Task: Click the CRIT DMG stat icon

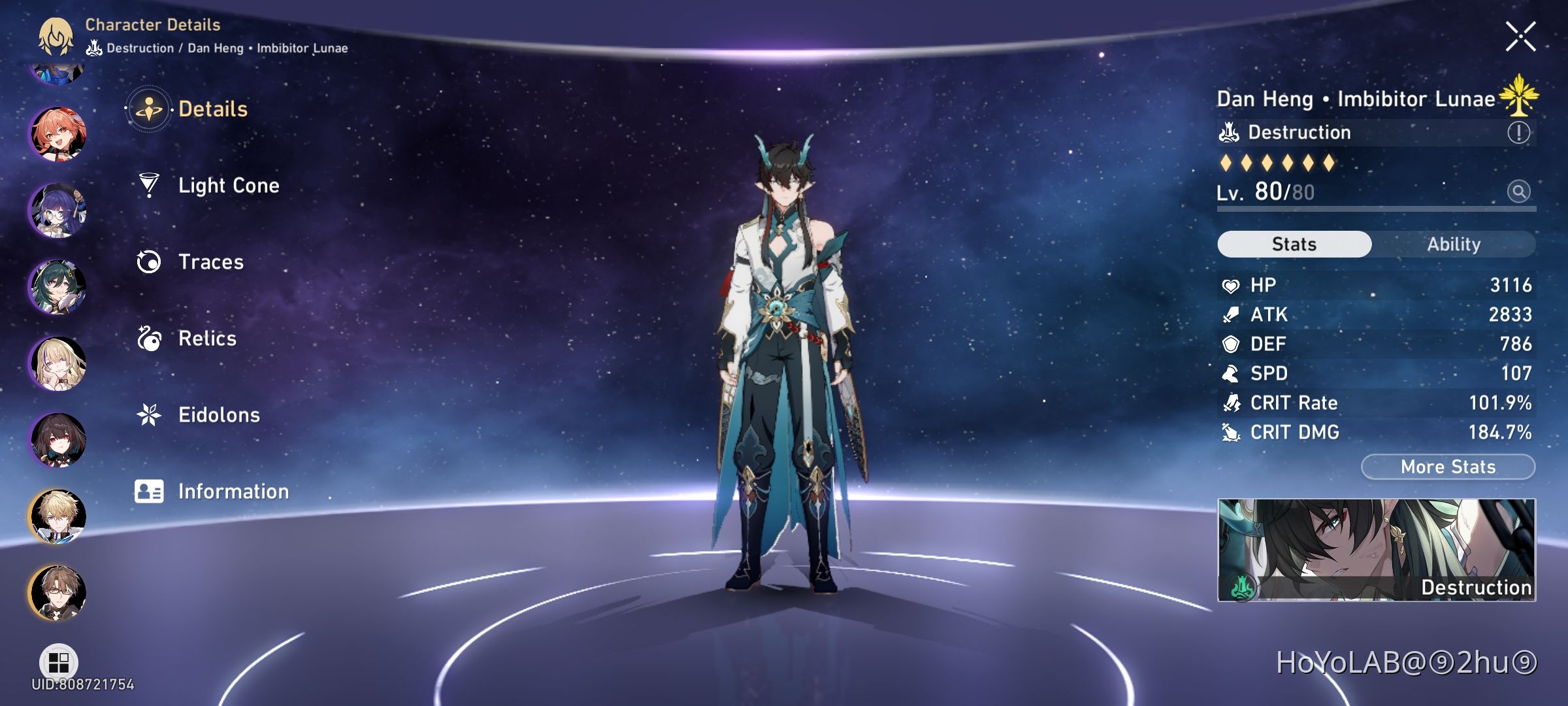Action: [1231, 432]
